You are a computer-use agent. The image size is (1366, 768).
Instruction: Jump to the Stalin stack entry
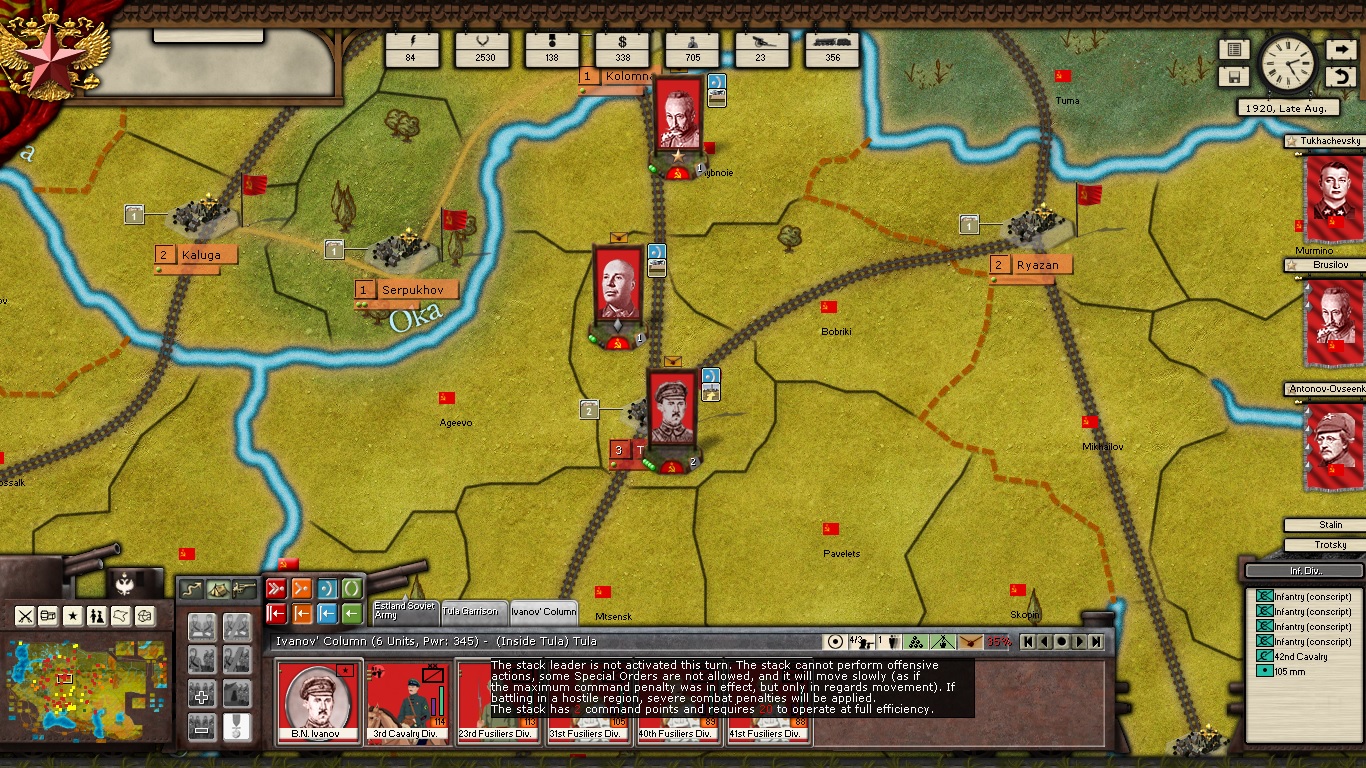click(1329, 525)
